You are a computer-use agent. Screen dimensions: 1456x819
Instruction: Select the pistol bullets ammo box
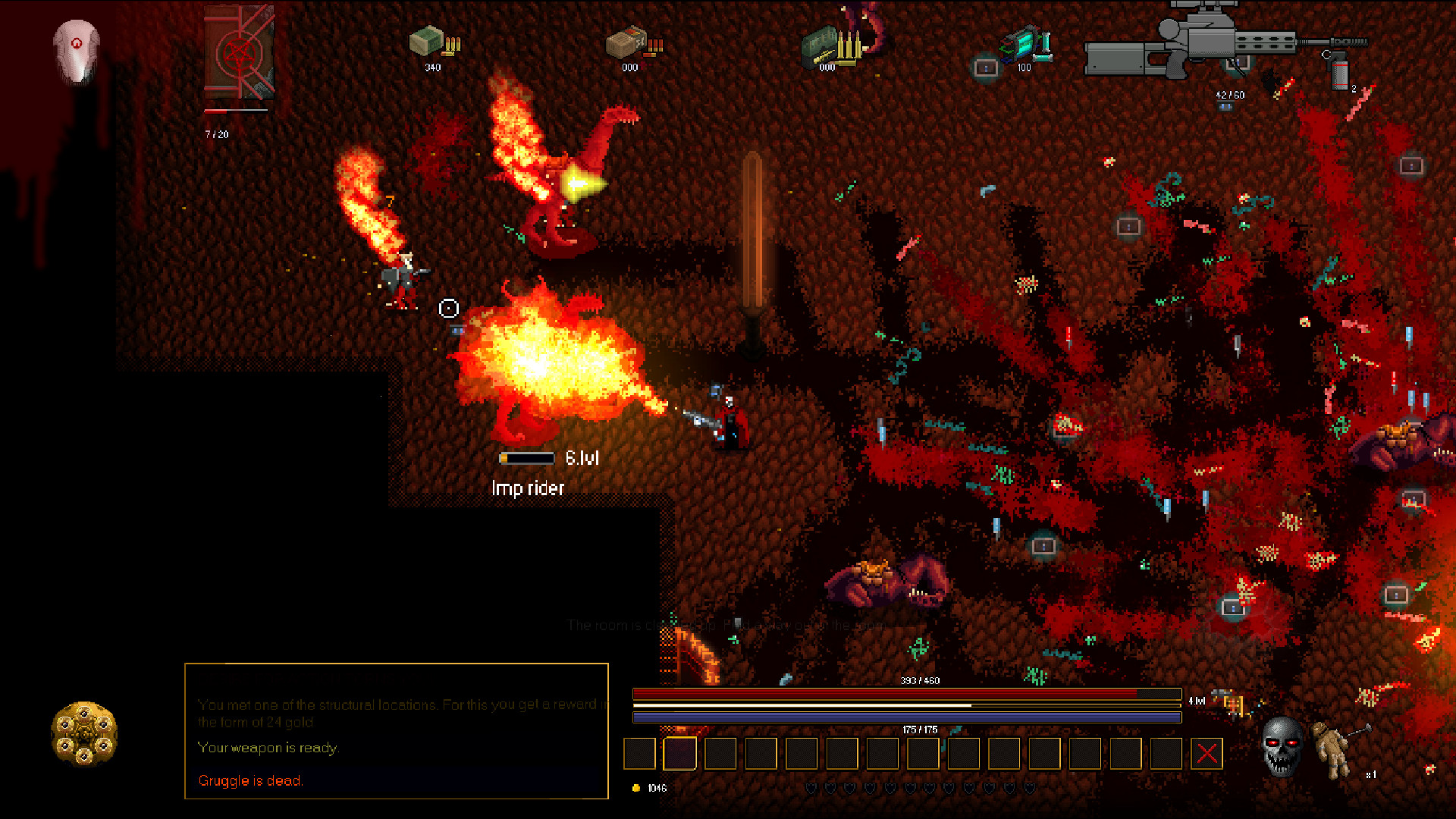tap(433, 42)
